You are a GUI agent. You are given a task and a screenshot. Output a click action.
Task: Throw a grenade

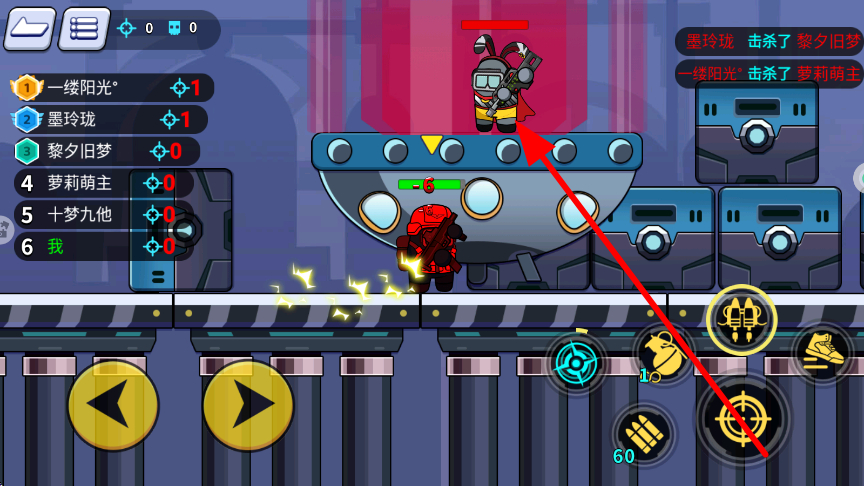pos(664,354)
